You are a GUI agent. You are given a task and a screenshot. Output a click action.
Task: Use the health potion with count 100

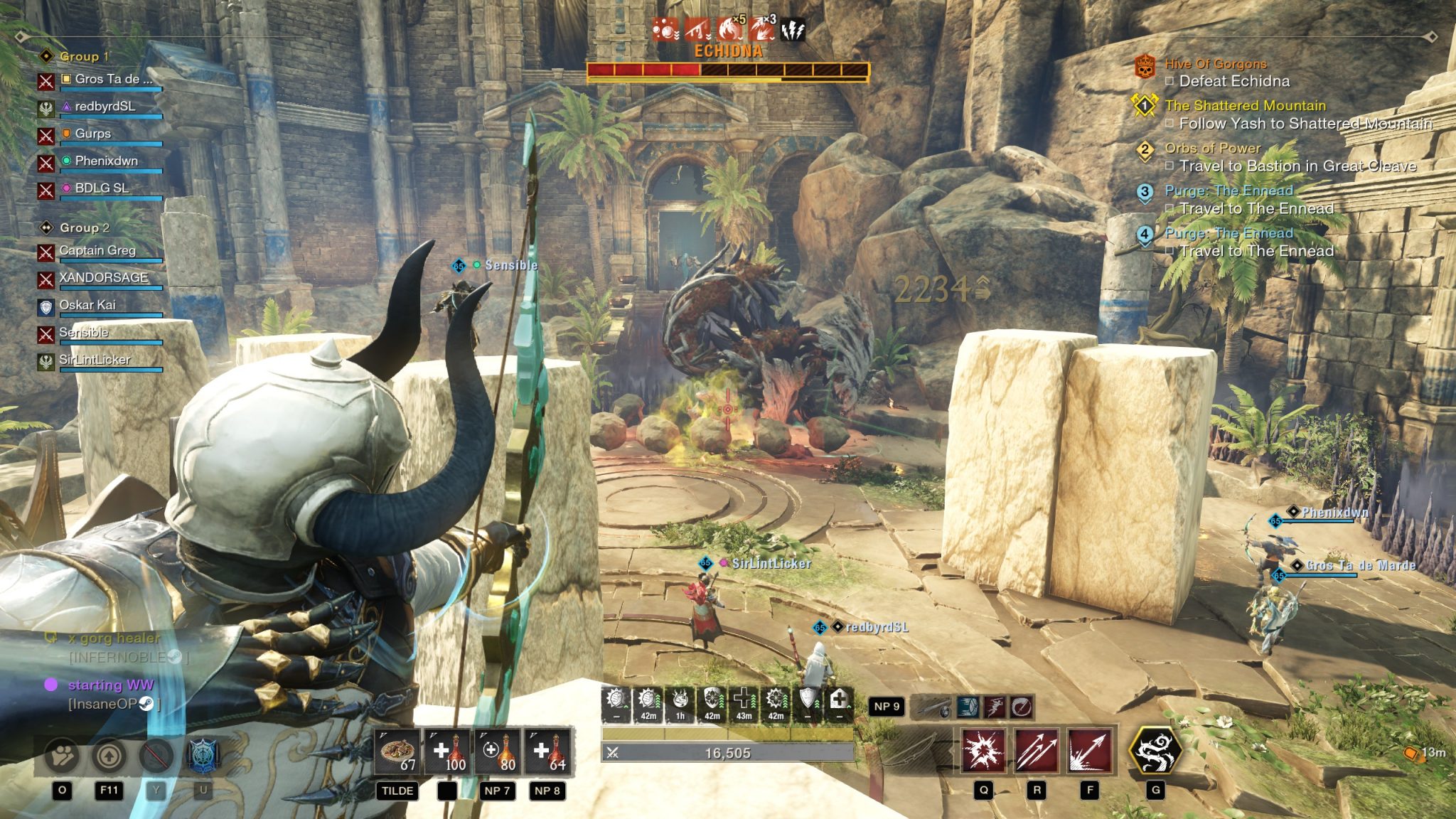tap(447, 751)
